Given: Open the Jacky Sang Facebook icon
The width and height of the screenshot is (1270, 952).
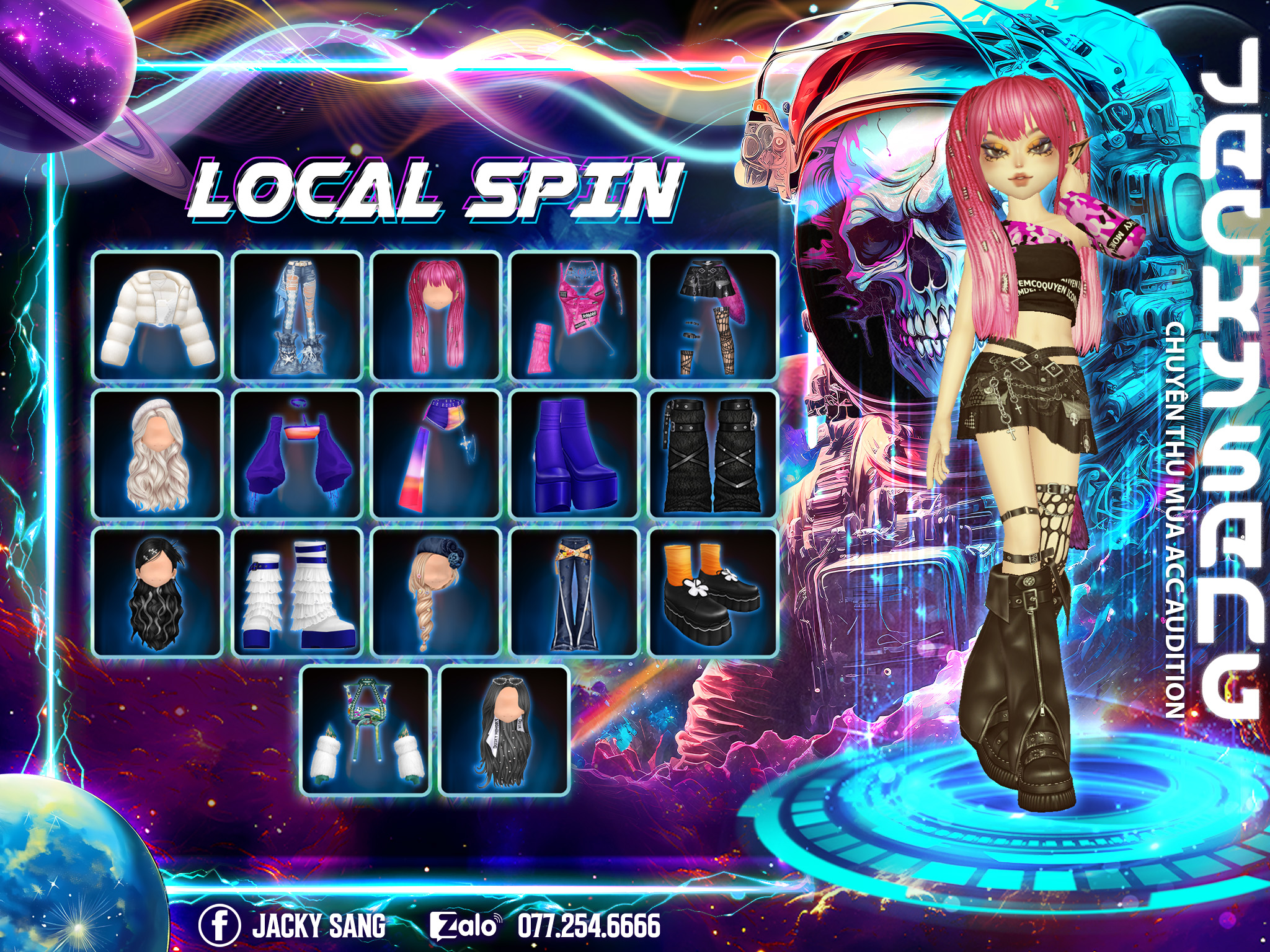Looking at the screenshot, I should click(219, 925).
